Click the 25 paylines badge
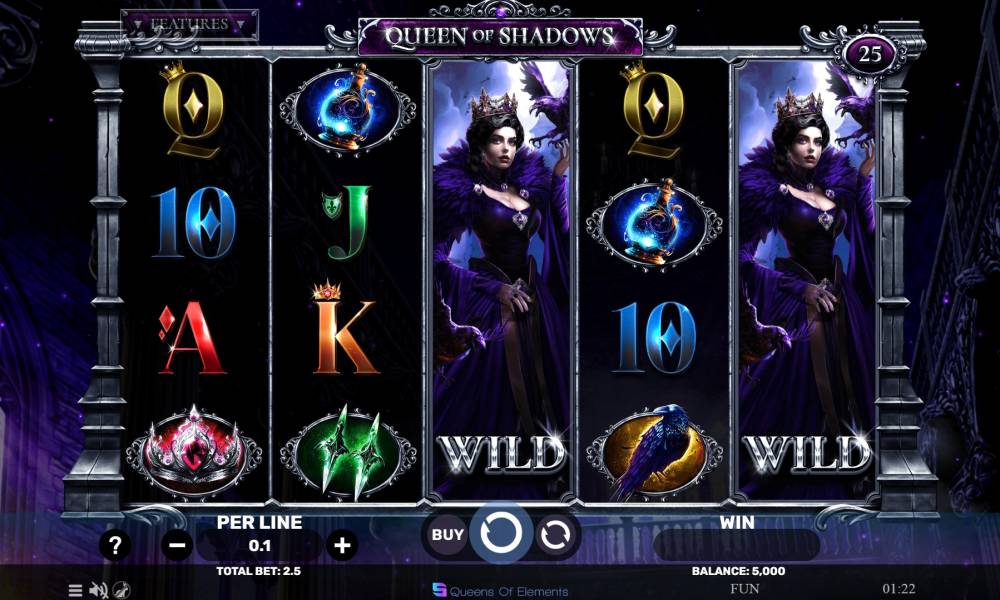1000x600 pixels. [870, 54]
